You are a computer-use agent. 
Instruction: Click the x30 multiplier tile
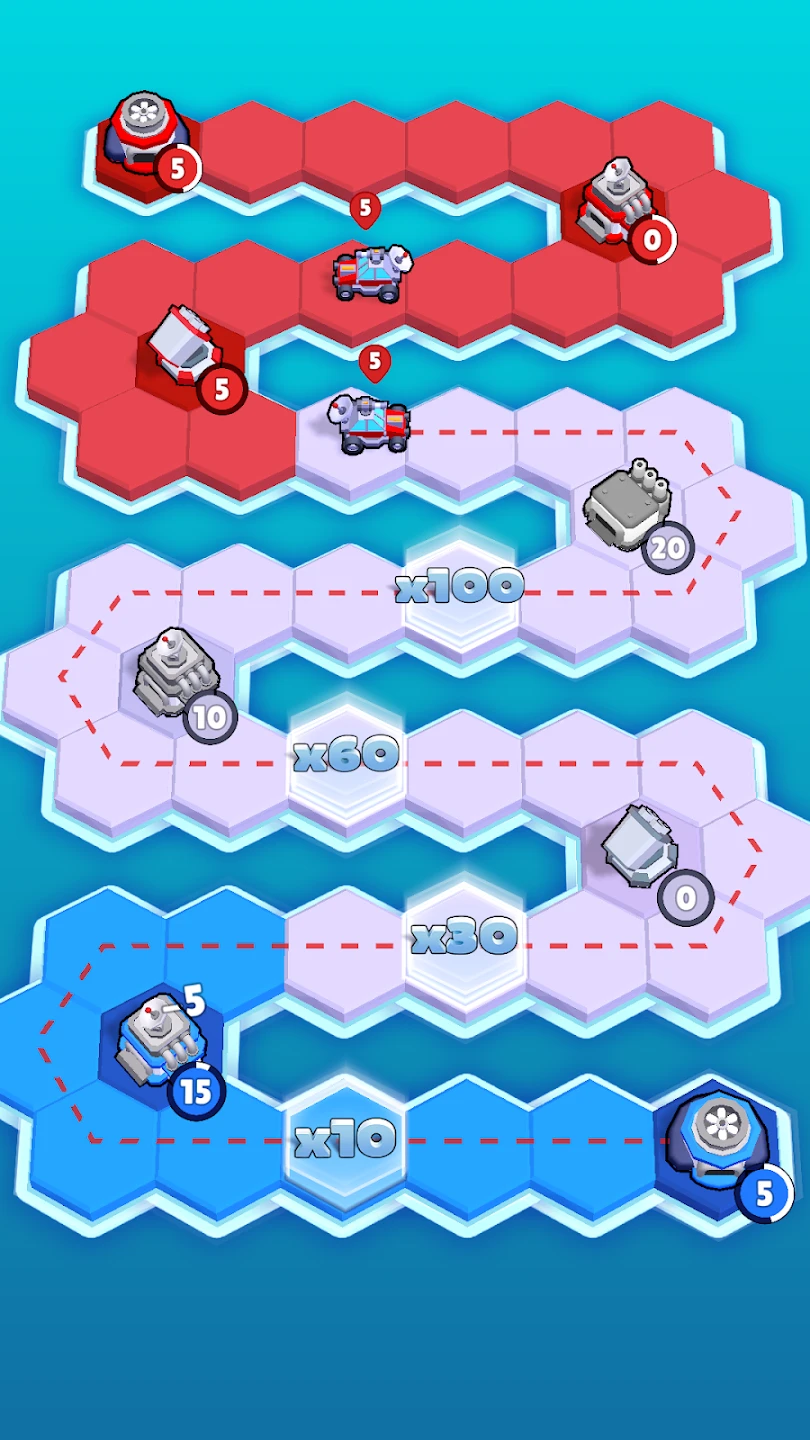[464, 937]
